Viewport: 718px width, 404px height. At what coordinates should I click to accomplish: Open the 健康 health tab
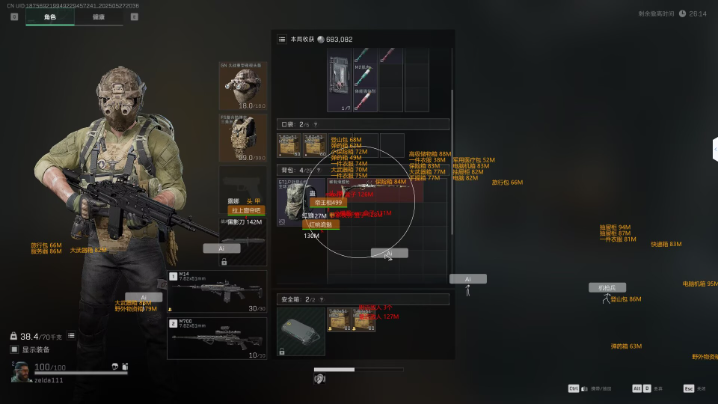click(x=99, y=18)
